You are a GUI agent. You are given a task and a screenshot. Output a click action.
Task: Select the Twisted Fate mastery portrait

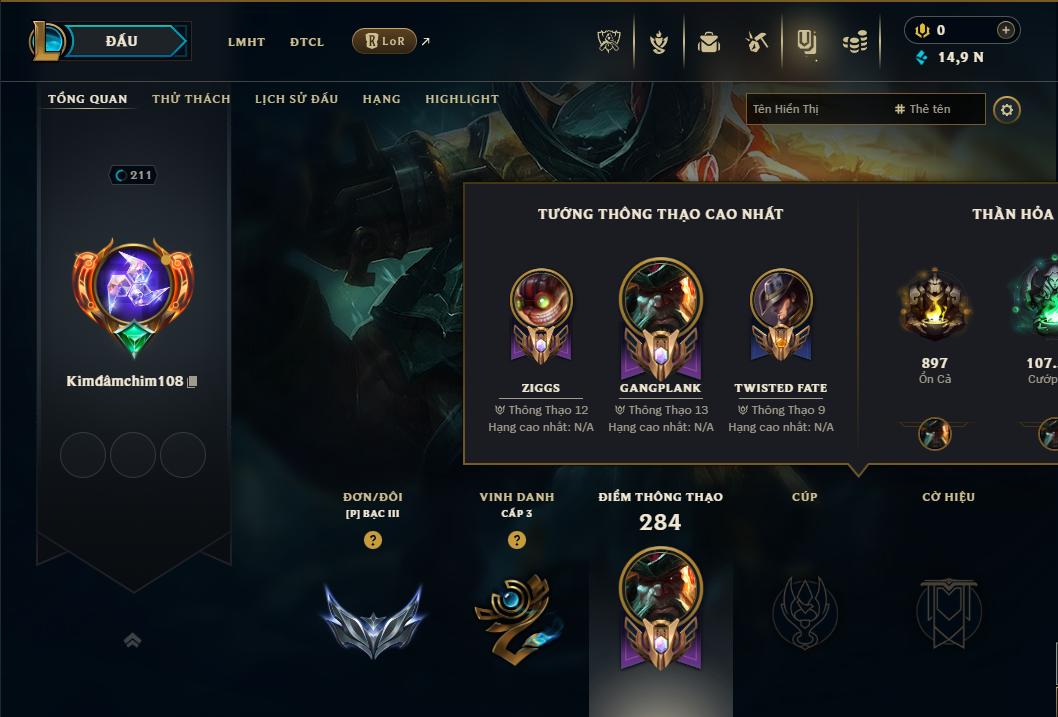coord(781,301)
